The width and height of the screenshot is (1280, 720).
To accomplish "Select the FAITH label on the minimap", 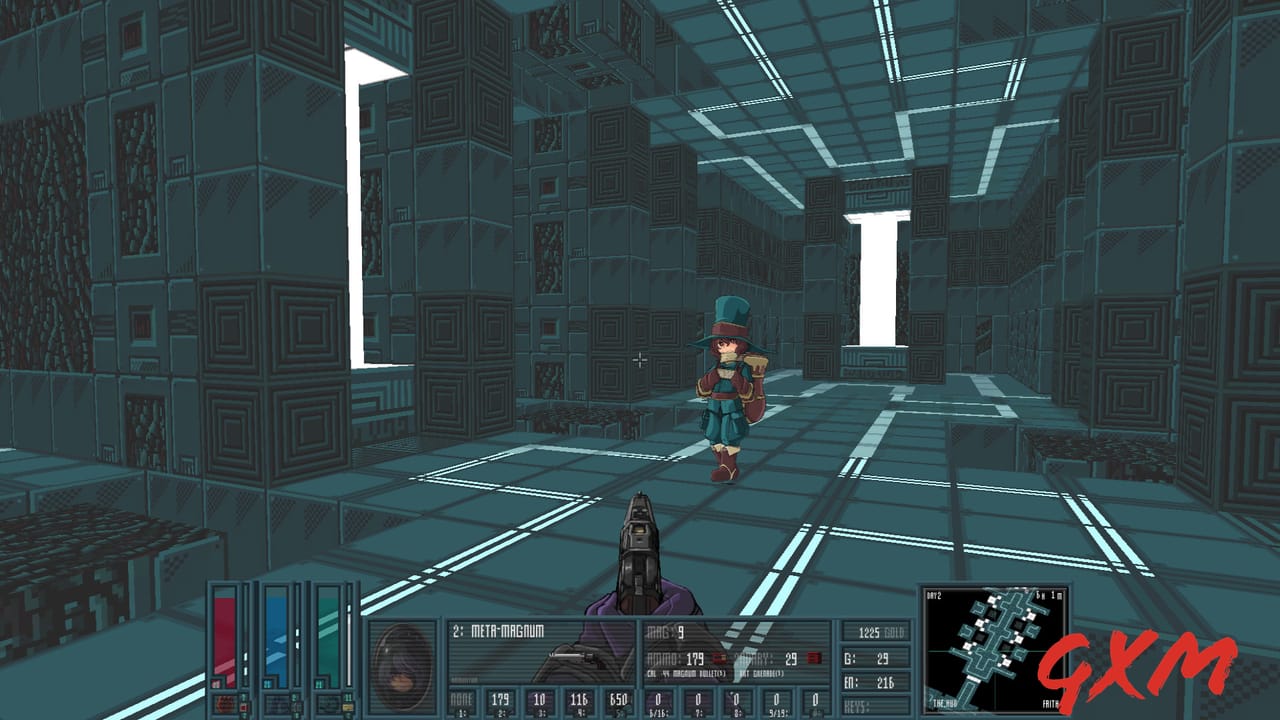I will tap(1050, 702).
